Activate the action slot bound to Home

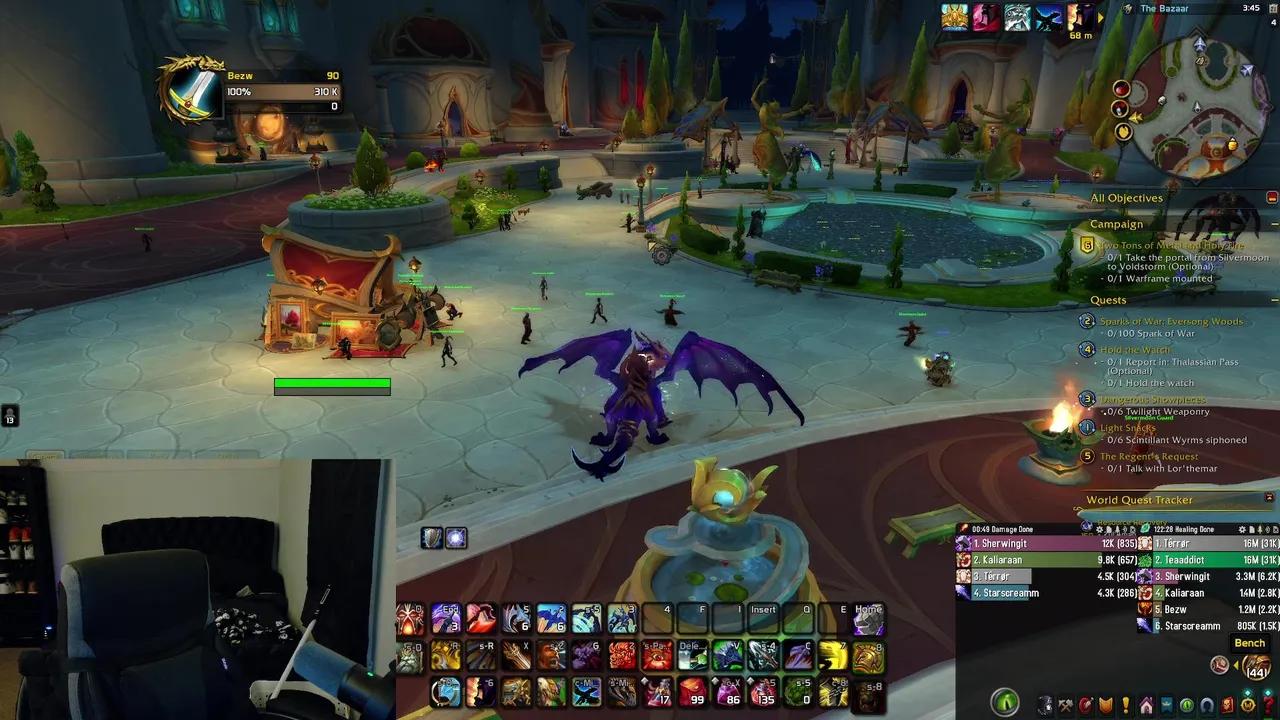[868, 621]
